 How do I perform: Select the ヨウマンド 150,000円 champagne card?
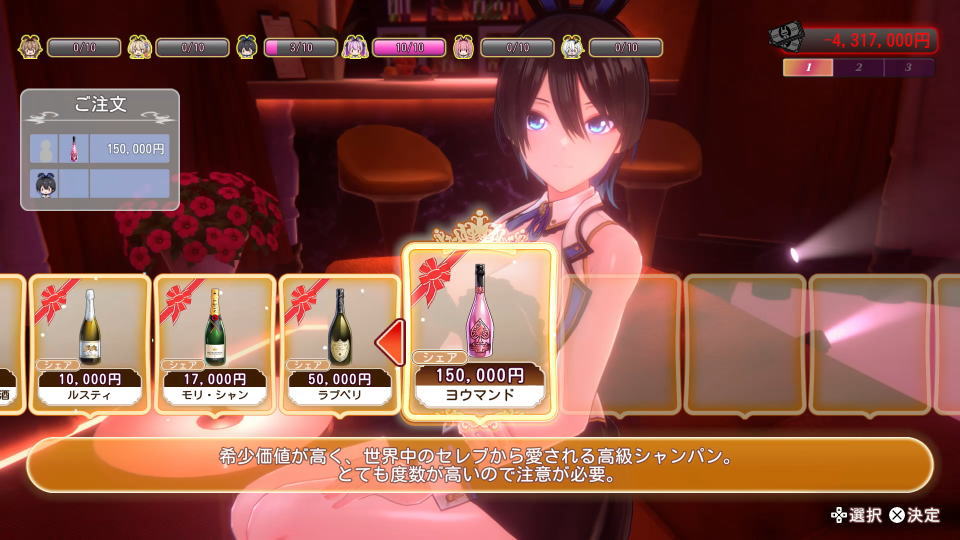(x=478, y=330)
